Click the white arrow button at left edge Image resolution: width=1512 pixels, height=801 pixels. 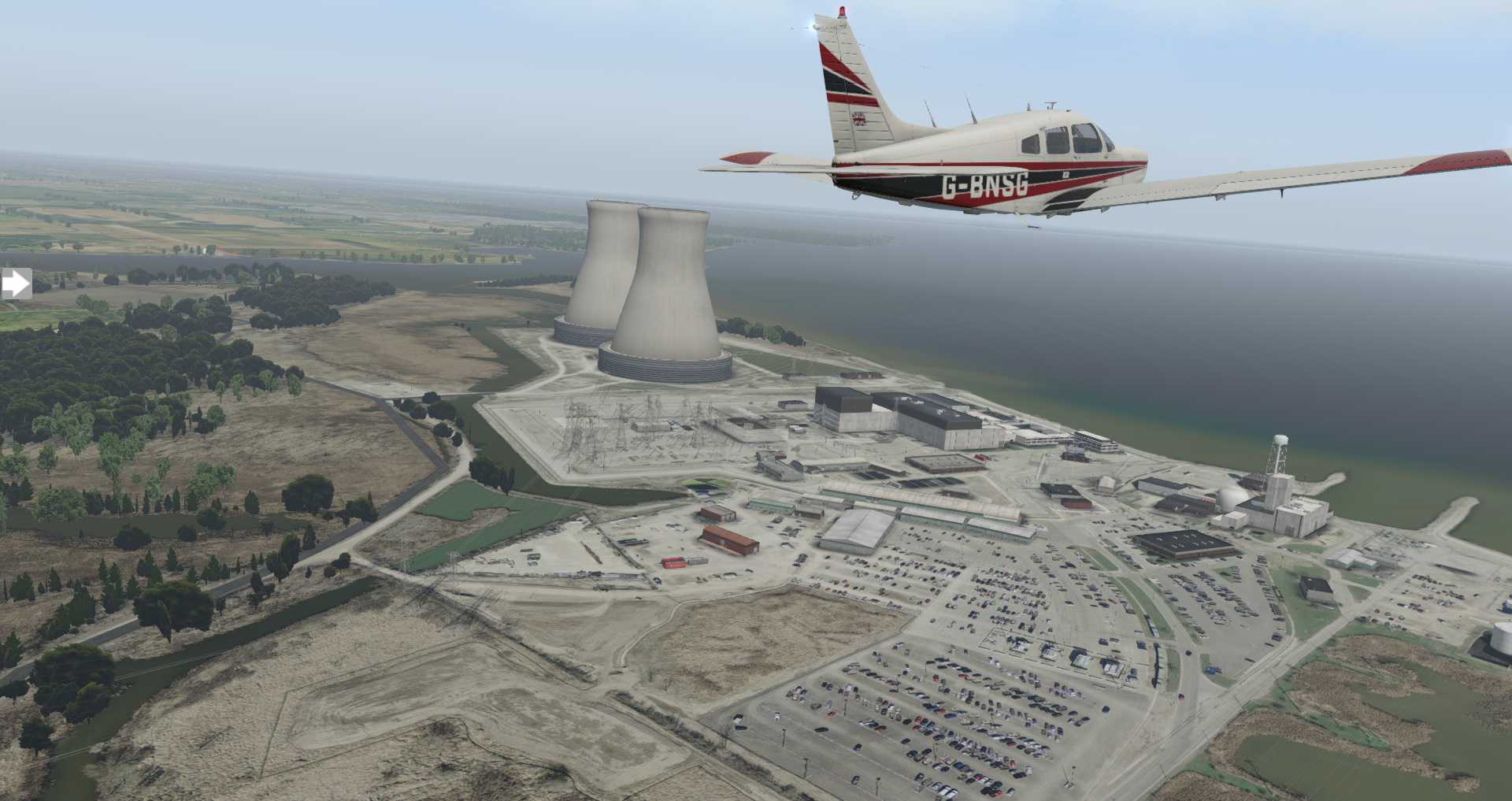(x=15, y=284)
